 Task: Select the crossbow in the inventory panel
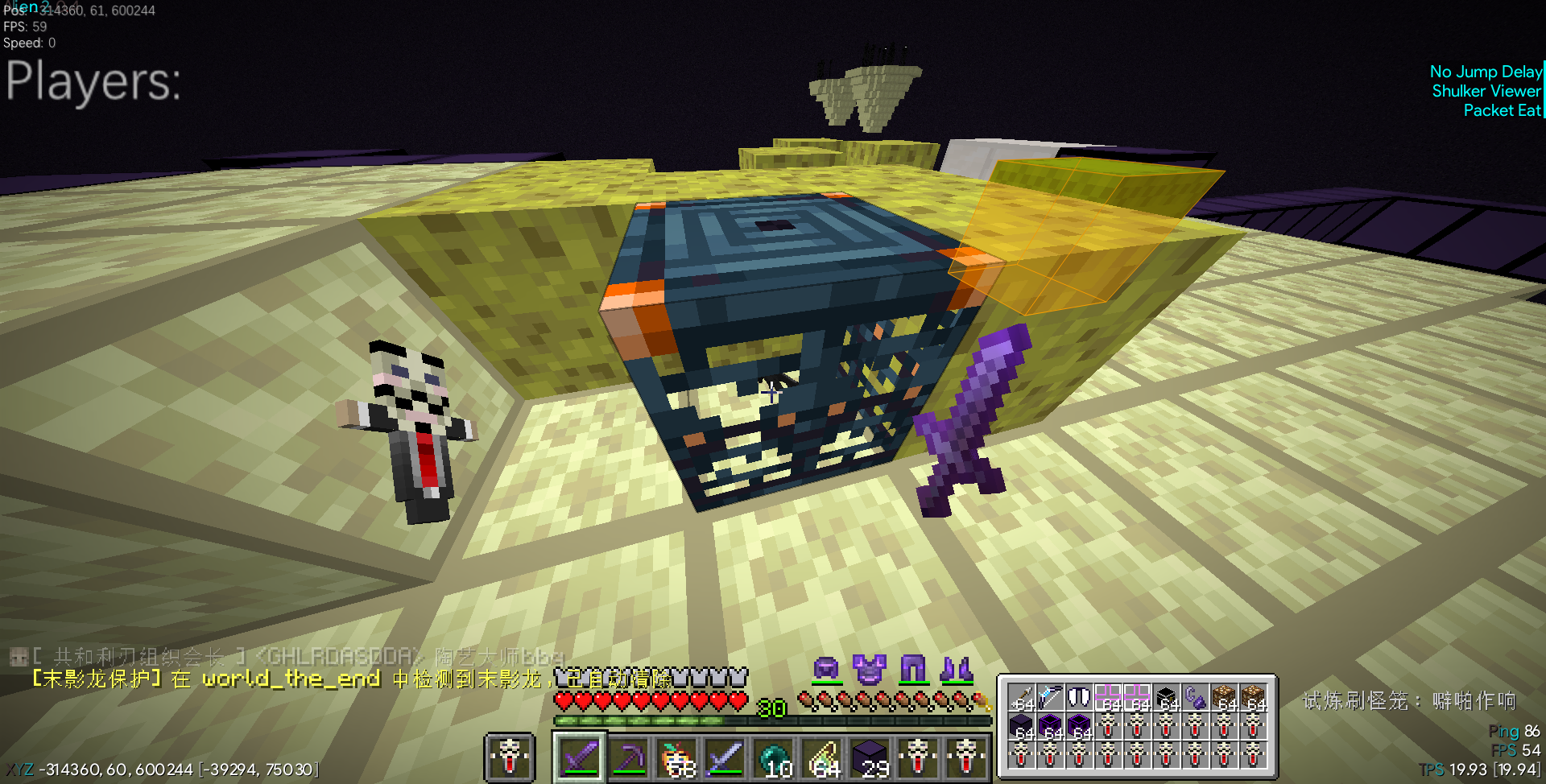coord(1050,697)
